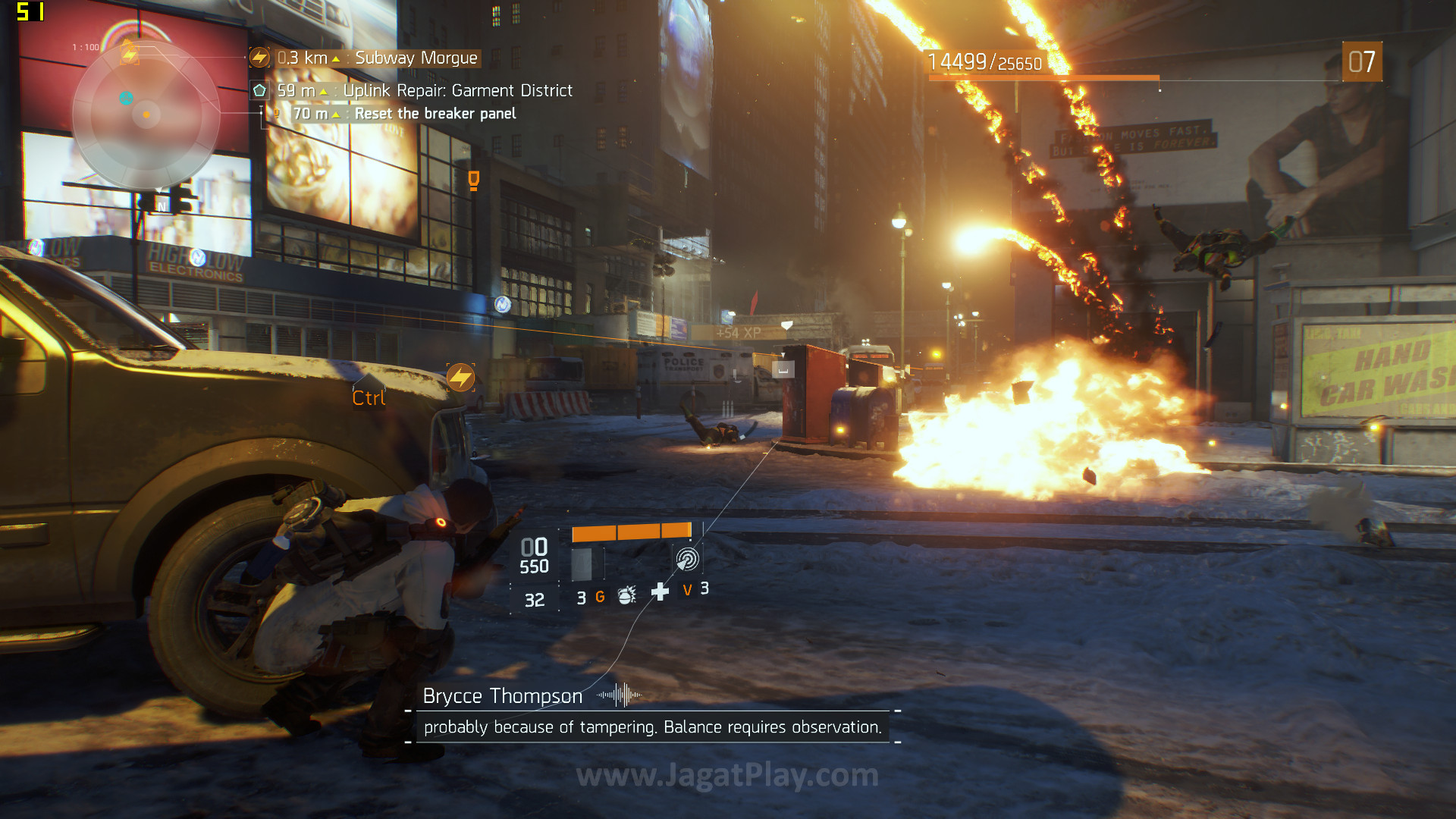Screen dimensions: 1456x819
Task: Select the grenade icon
Action: (x=626, y=595)
